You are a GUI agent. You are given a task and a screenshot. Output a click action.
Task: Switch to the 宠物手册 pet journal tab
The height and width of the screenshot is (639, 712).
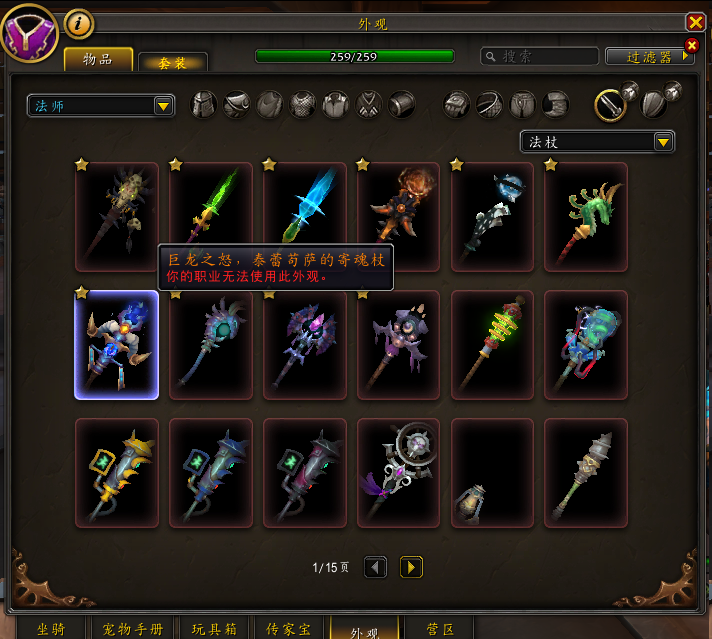click(x=133, y=629)
